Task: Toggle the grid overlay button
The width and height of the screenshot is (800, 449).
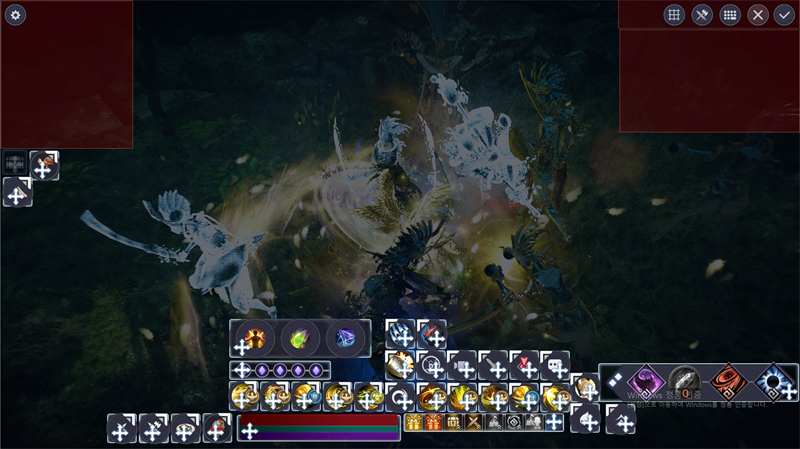Action: pyautogui.click(x=674, y=15)
